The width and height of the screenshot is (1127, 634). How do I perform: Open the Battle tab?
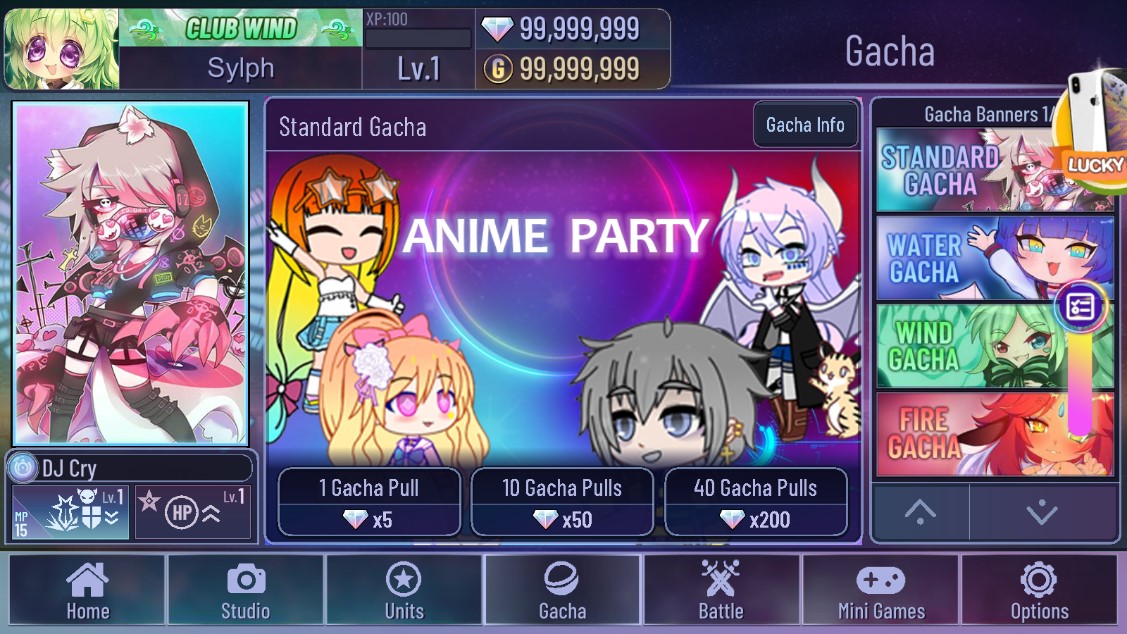[x=721, y=590]
